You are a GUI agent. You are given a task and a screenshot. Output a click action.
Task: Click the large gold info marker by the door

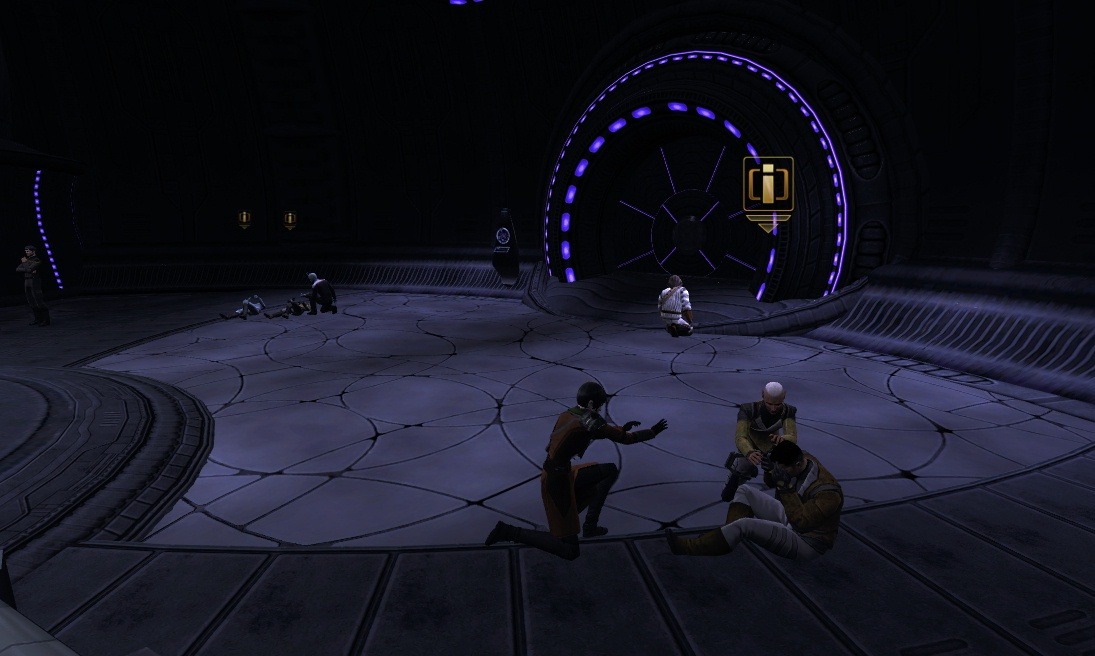[768, 187]
